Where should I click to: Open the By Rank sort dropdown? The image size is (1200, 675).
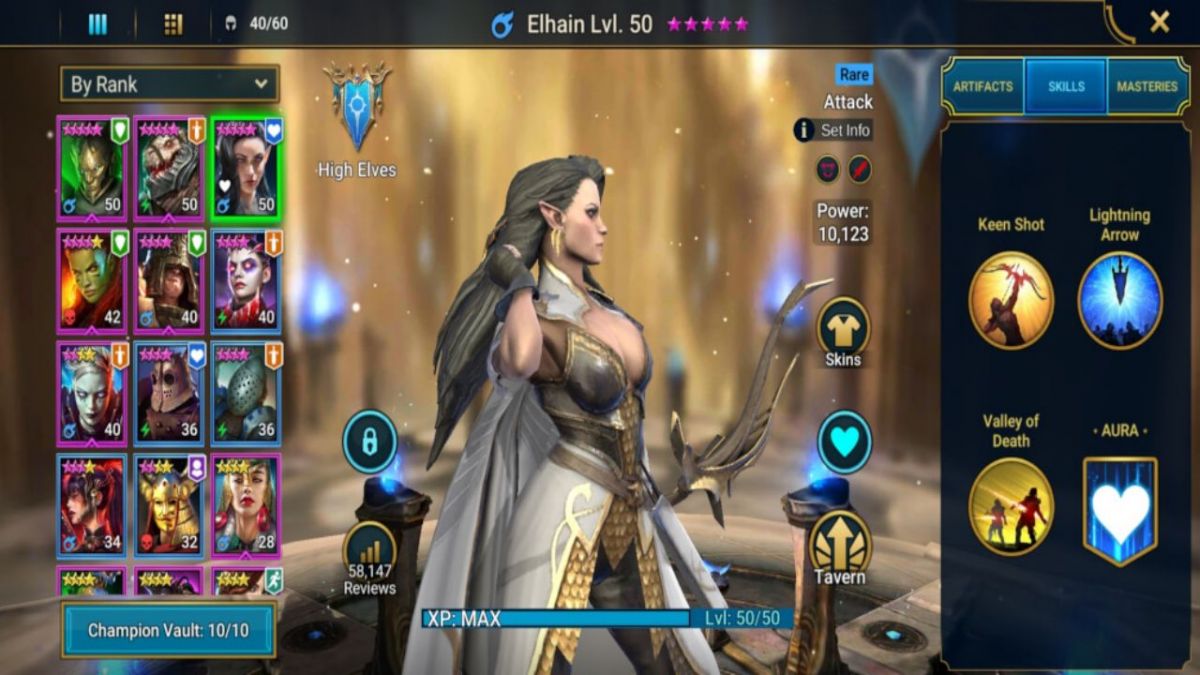pos(169,85)
